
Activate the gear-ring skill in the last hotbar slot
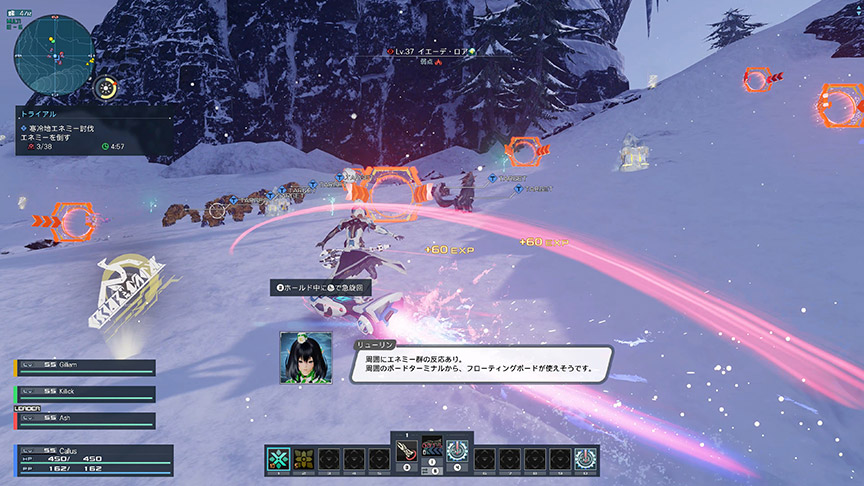[x=585, y=459]
